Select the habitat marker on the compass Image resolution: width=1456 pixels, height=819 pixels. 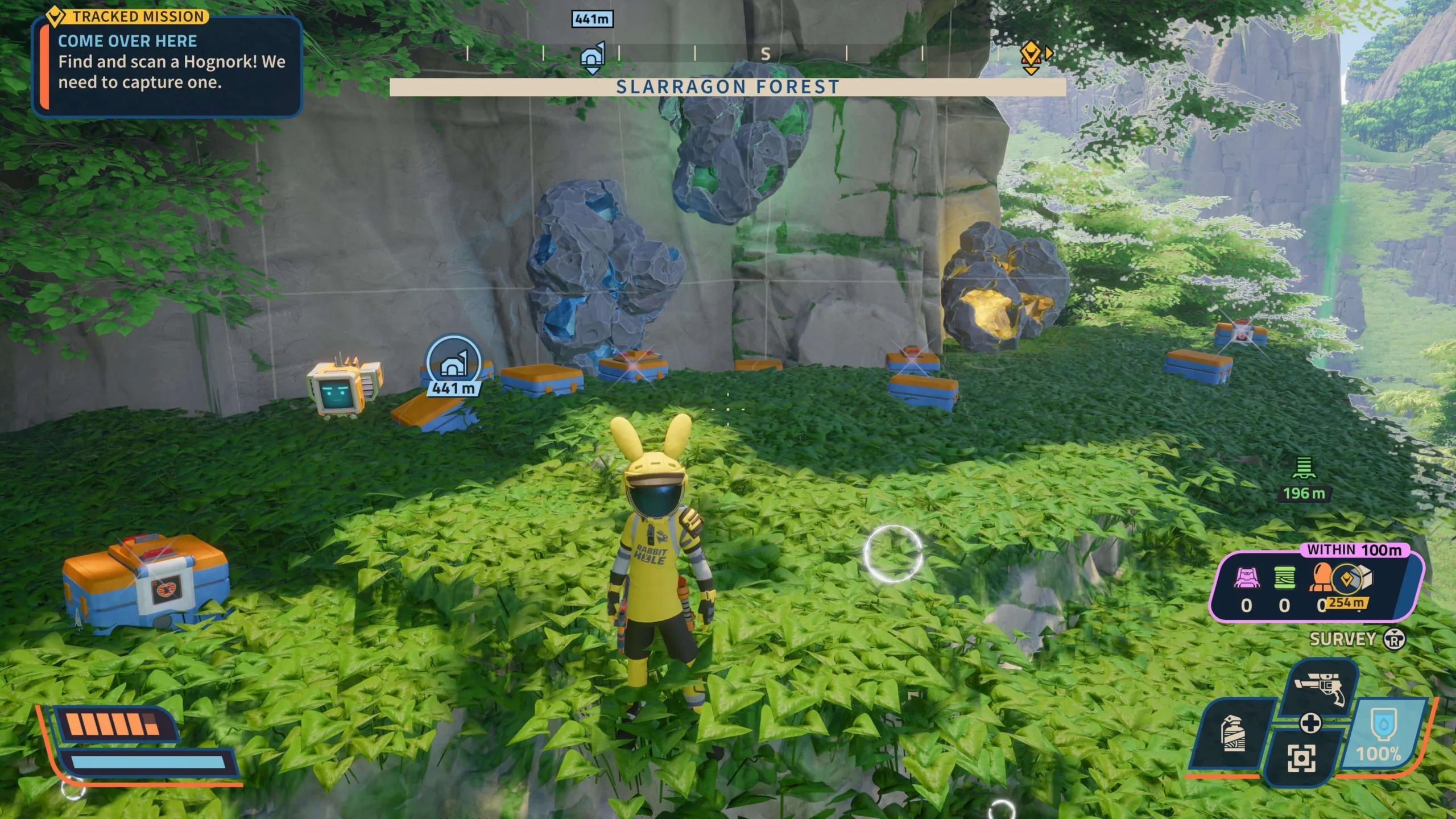pos(591,57)
